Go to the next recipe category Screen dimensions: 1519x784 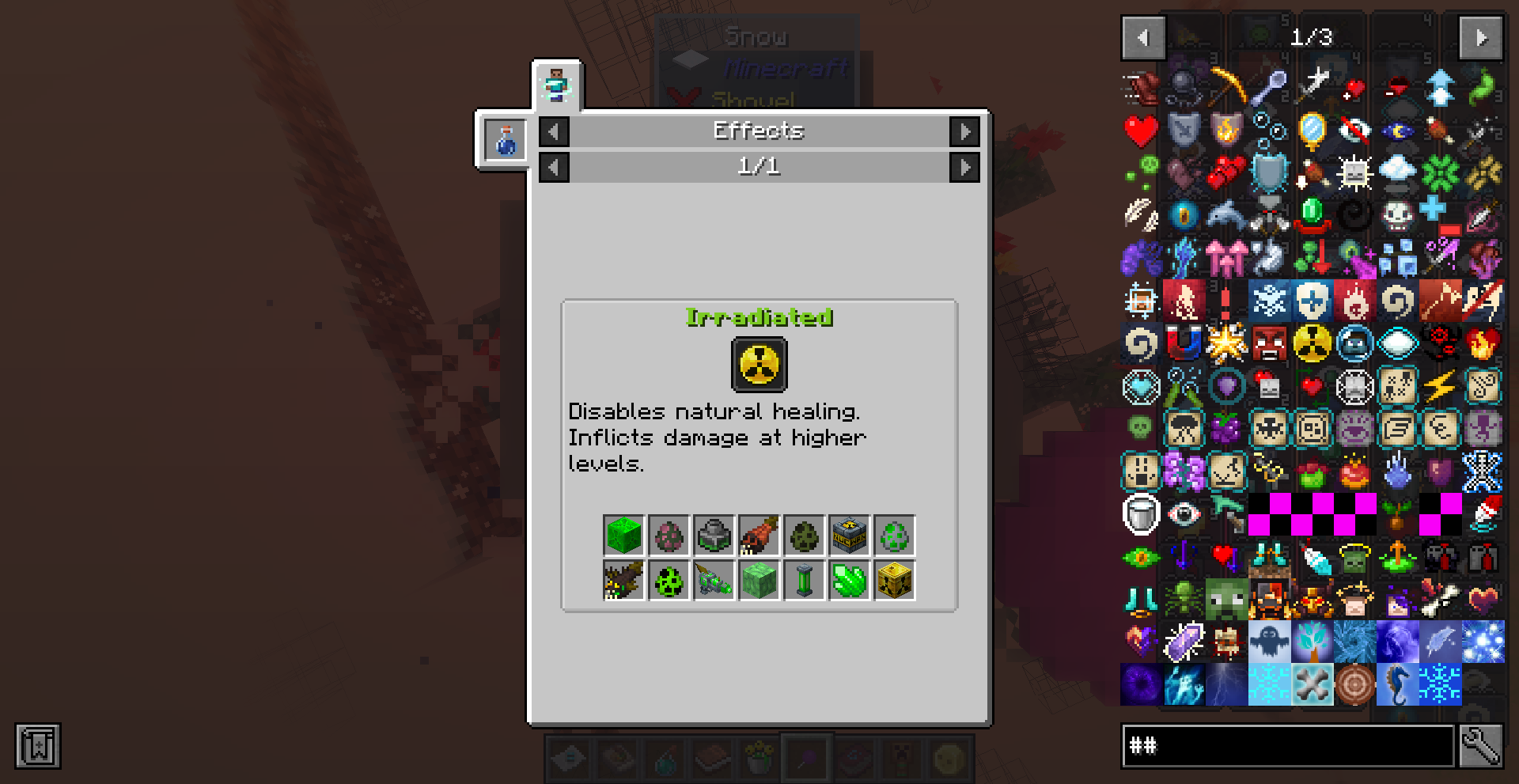click(x=964, y=131)
